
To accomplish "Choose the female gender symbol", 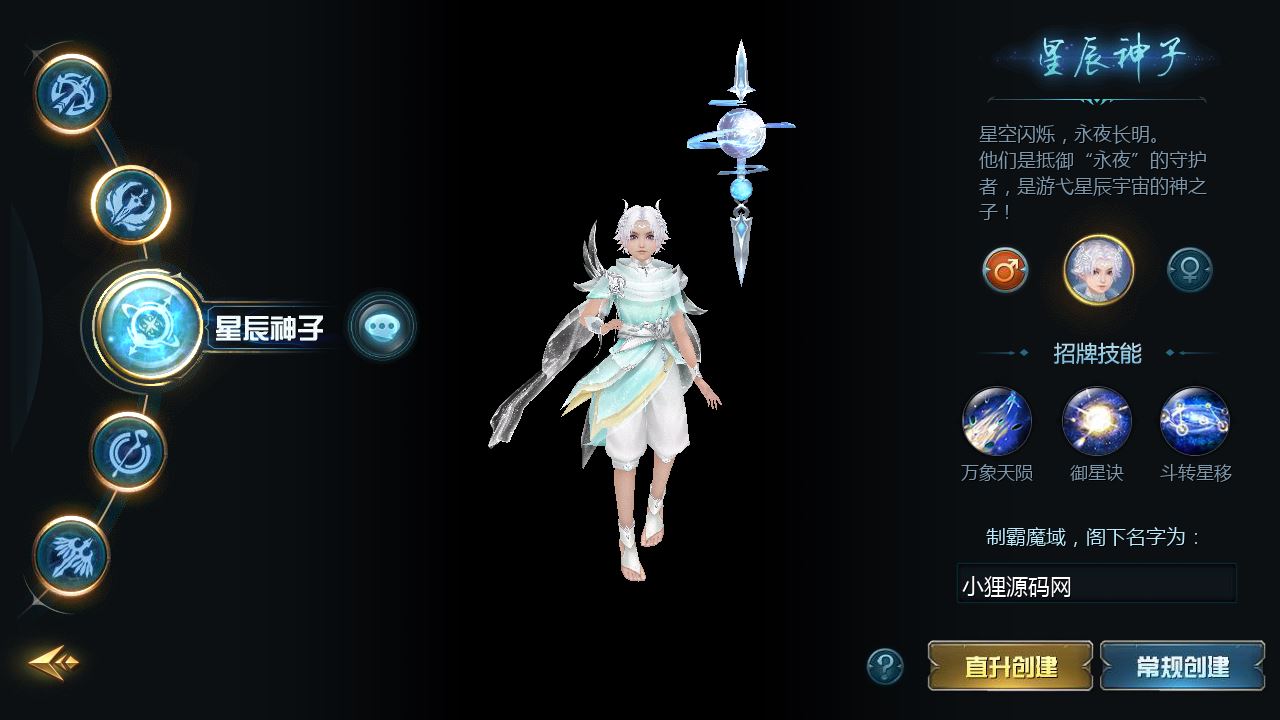I will (x=1190, y=270).
